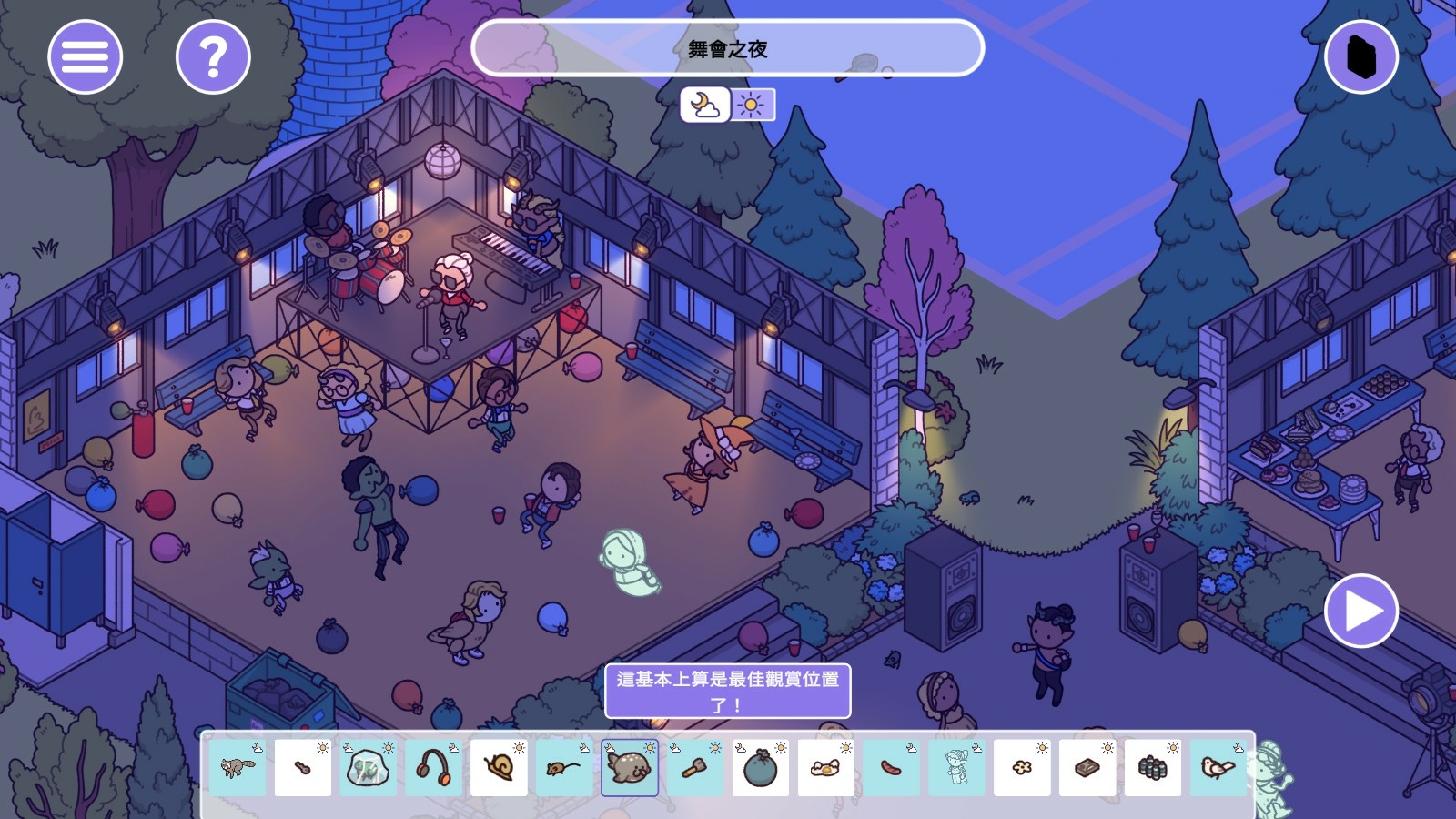Switch to night mode with moon toggle

[704, 105]
